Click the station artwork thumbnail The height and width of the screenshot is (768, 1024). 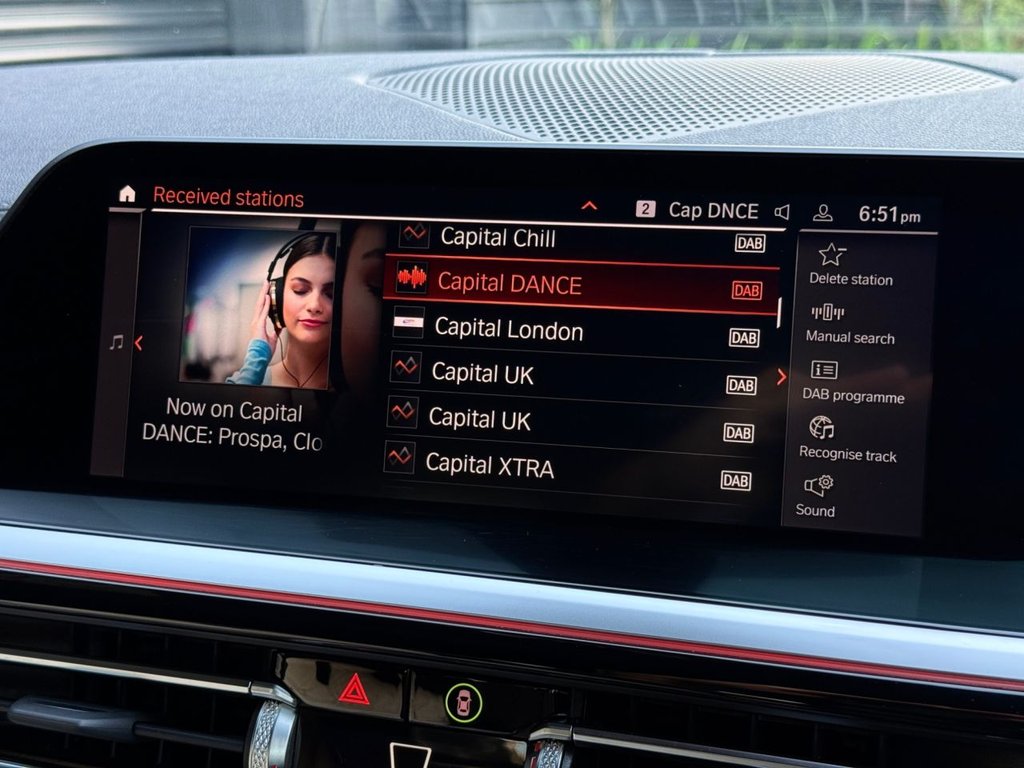[258, 305]
